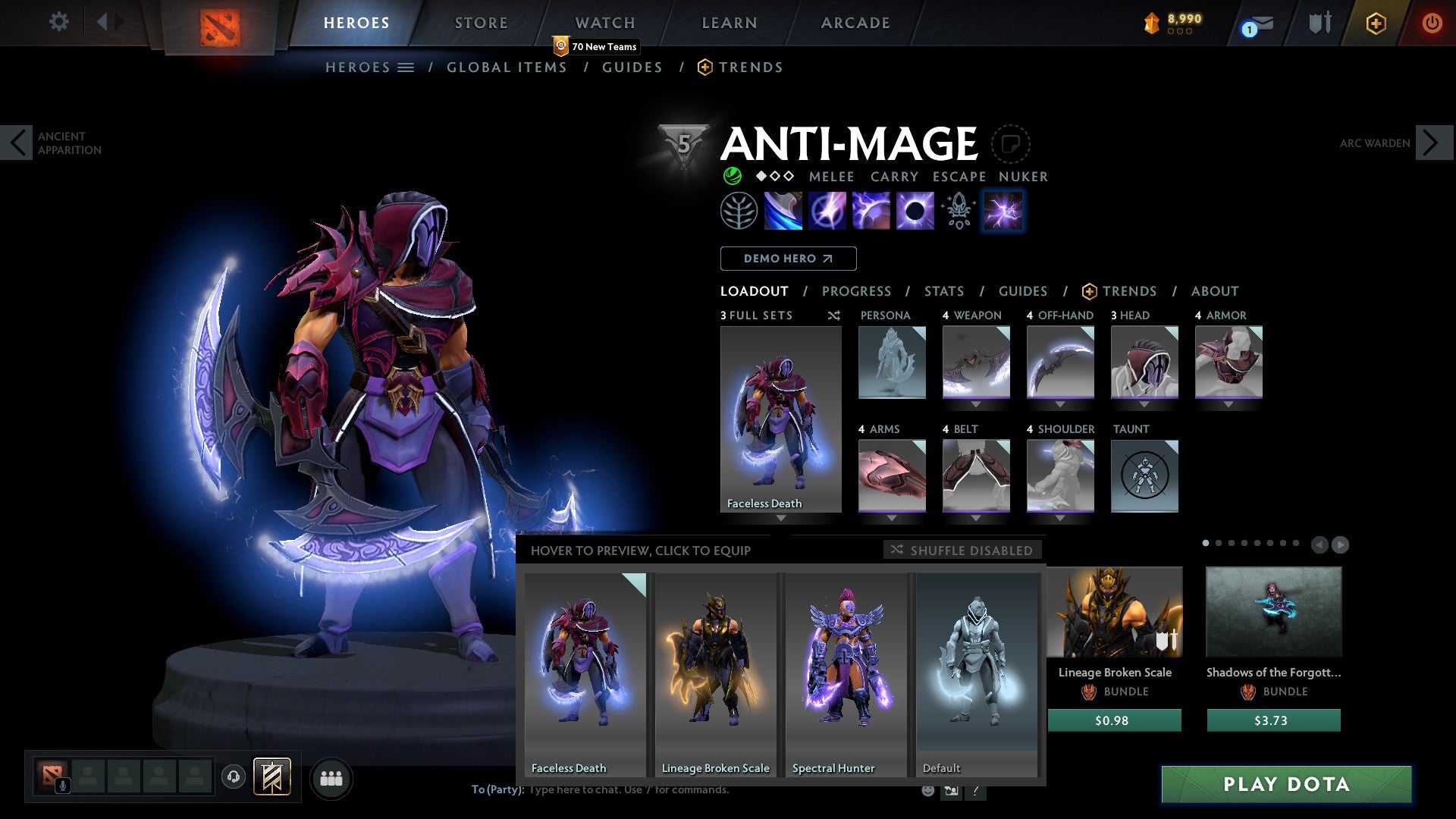Click the emoticon icon in the chat bar

(927, 790)
